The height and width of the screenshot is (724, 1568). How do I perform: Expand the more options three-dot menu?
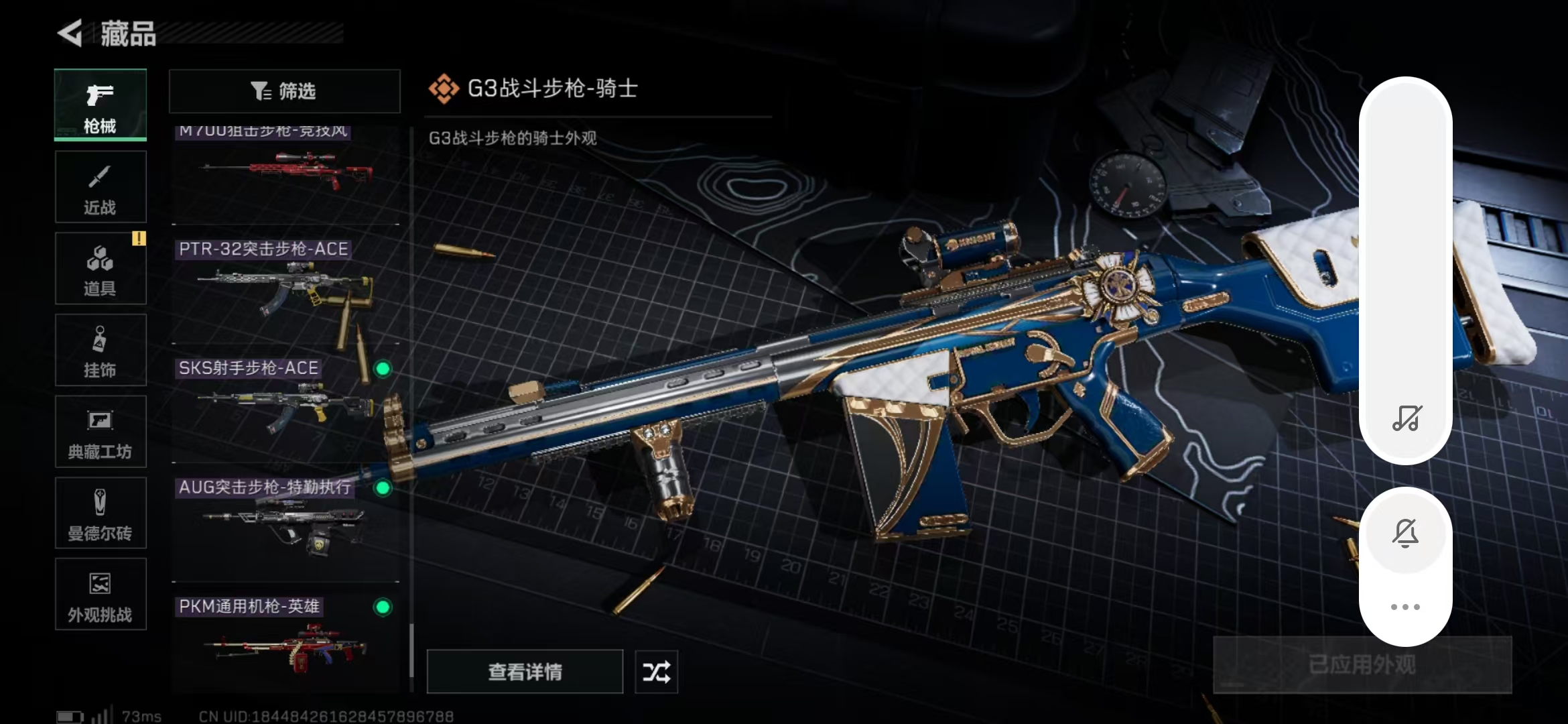1405,605
